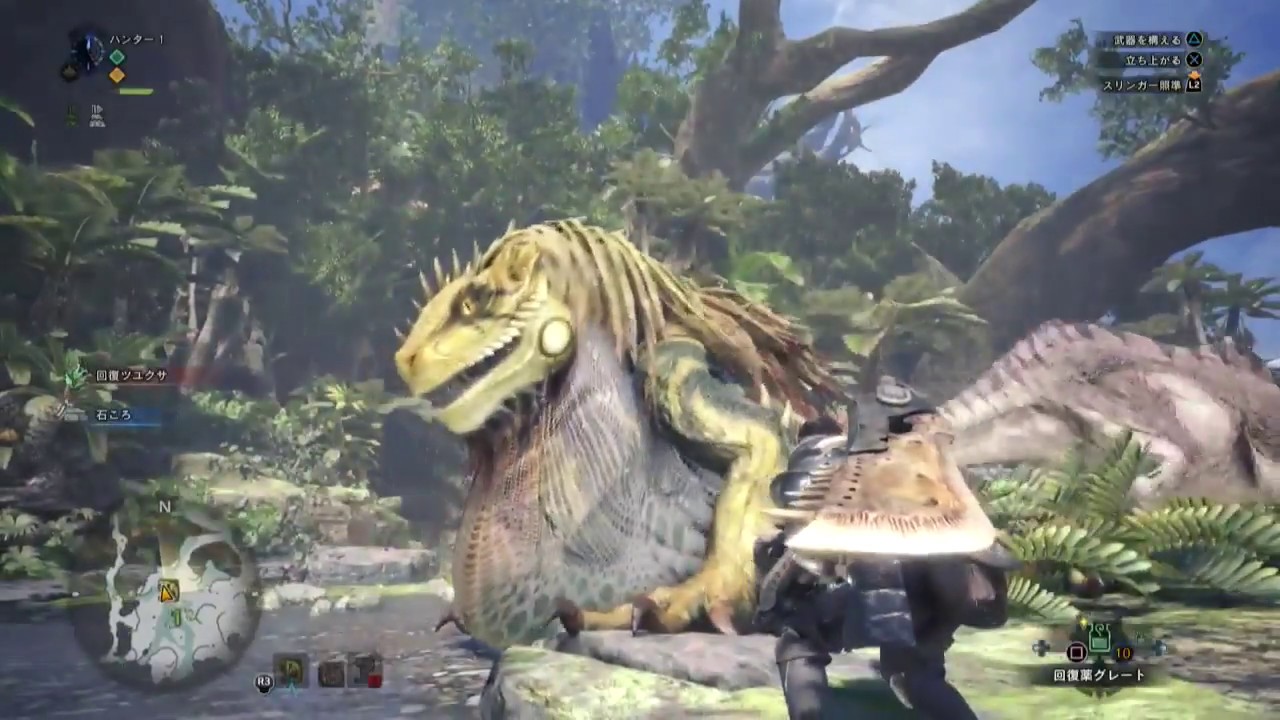This screenshot has height=720, width=1280.
Task: Click the □ button prompt near 回復薬グレート
Action: coord(1077,651)
